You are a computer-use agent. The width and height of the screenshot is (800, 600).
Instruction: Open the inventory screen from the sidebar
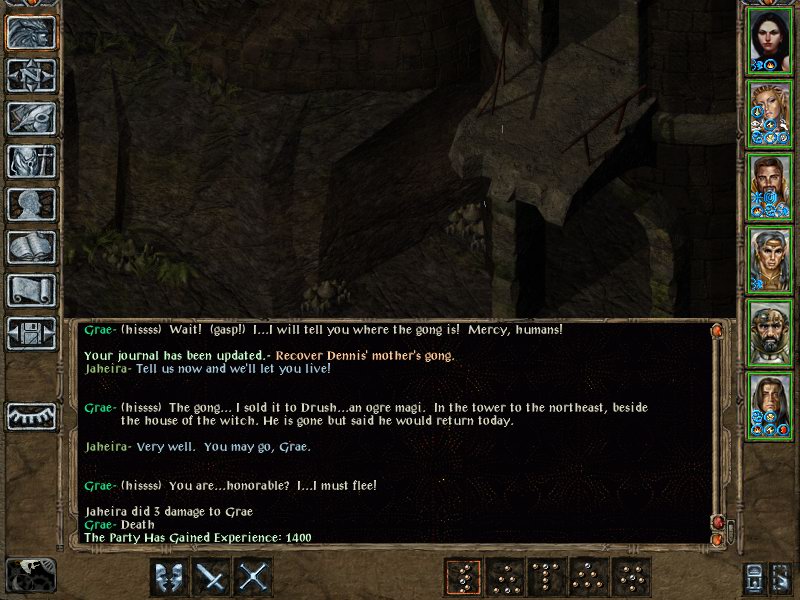pyautogui.click(x=31, y=161)
